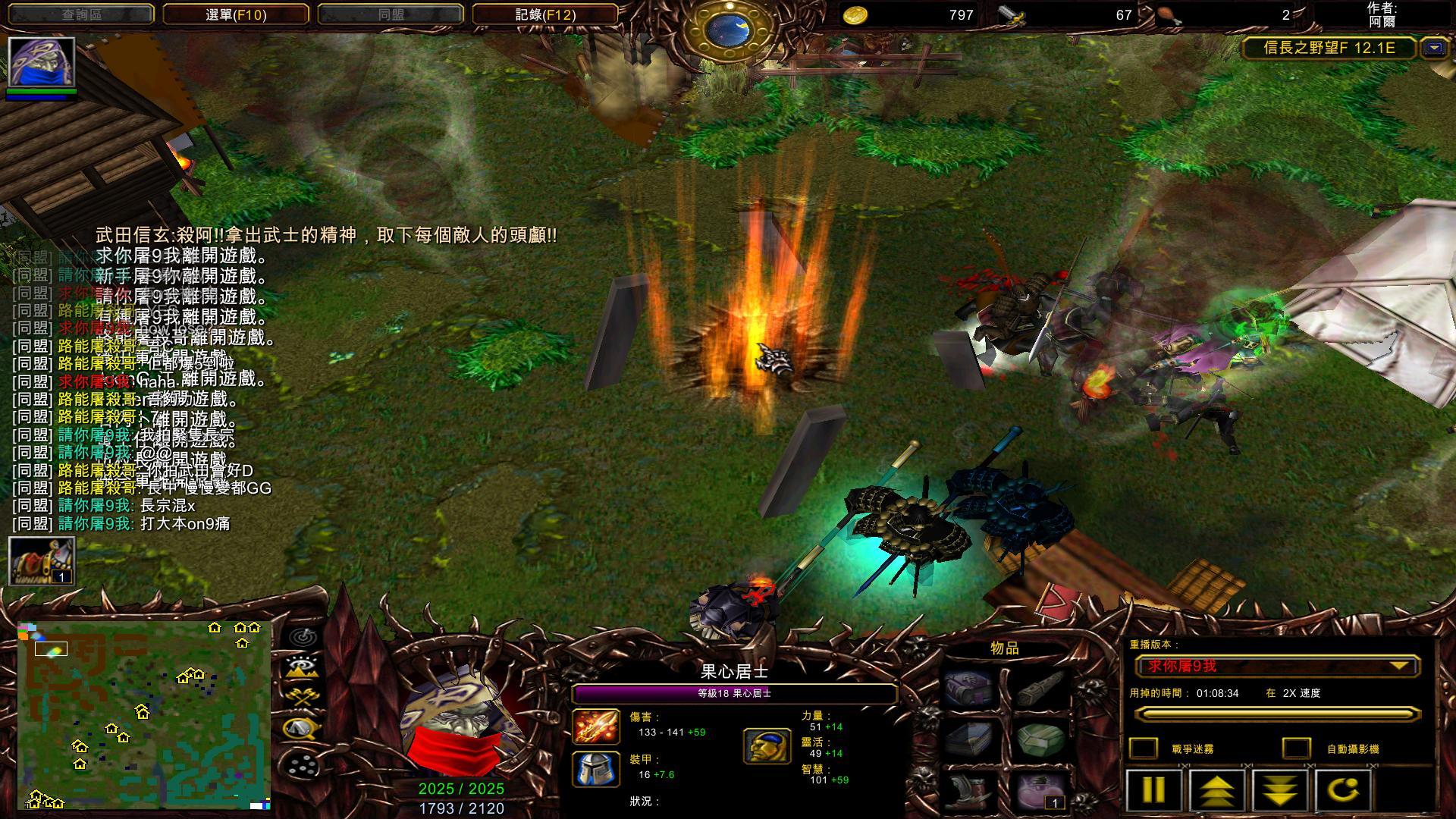Click the 查詢區 button in the top bar

81,14
